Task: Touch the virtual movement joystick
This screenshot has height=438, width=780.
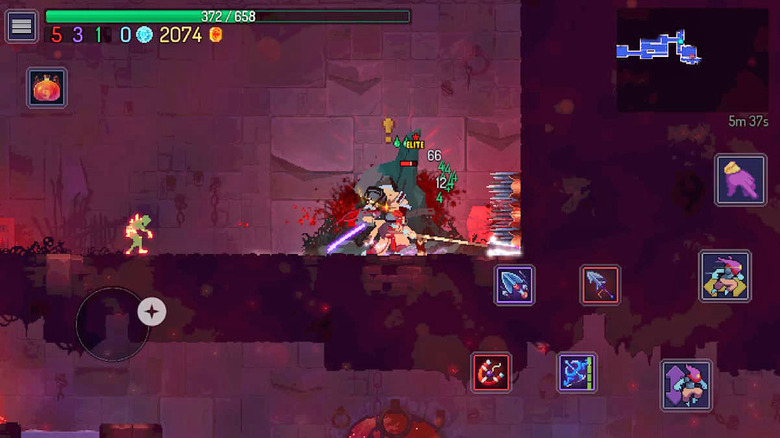Action: point(112,323)
